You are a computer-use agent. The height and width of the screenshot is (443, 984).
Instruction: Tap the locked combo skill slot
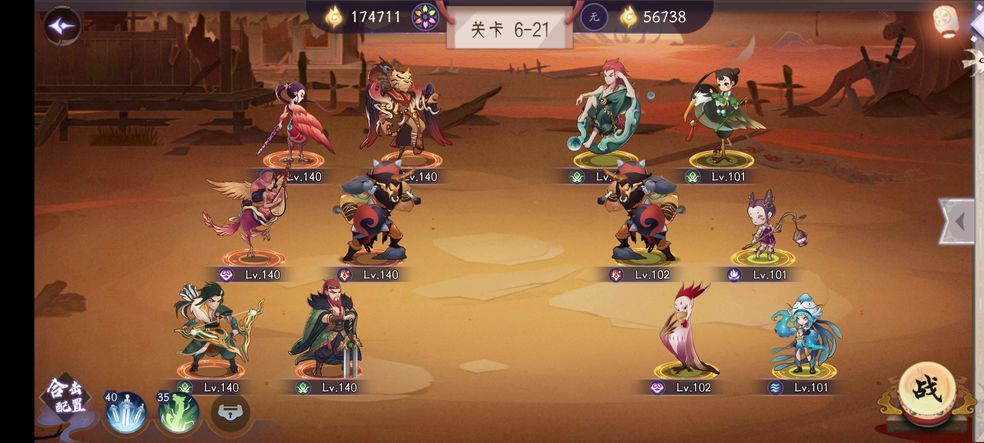point(229,412)
